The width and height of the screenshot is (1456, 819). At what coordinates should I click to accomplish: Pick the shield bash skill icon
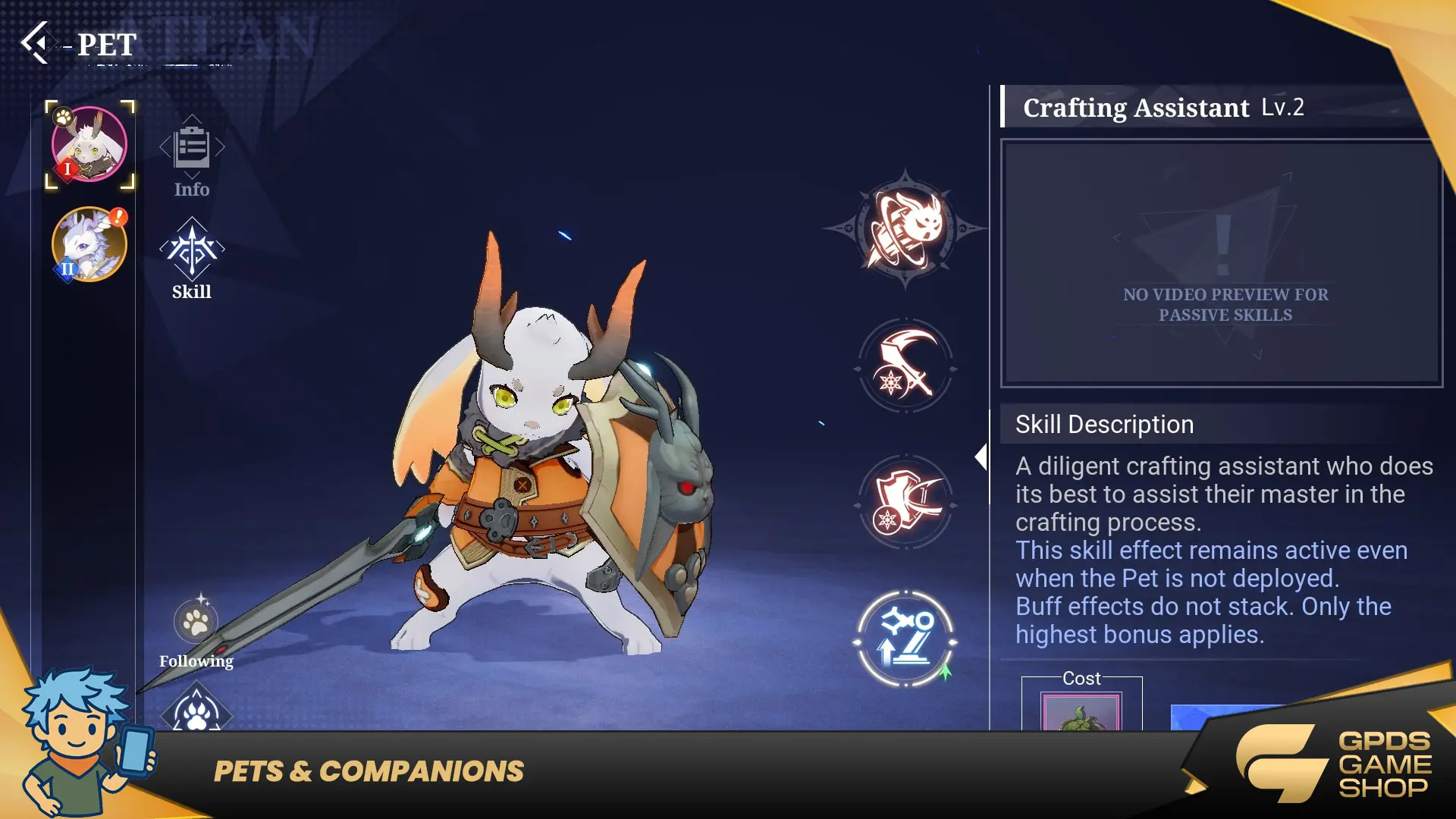pos(905,503)
